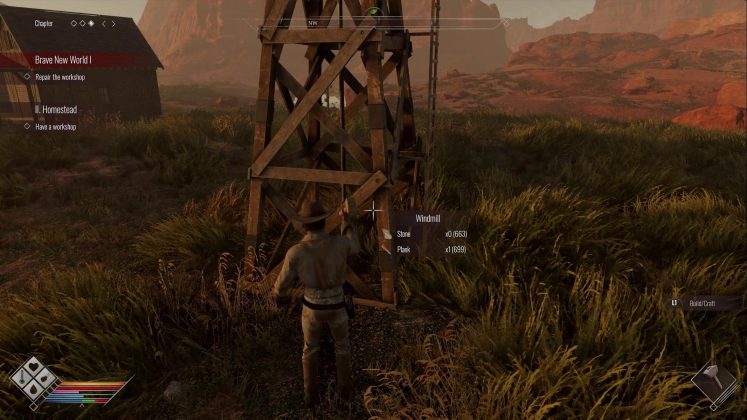Go to the previous chapter arrow

(x=102, y=23)
